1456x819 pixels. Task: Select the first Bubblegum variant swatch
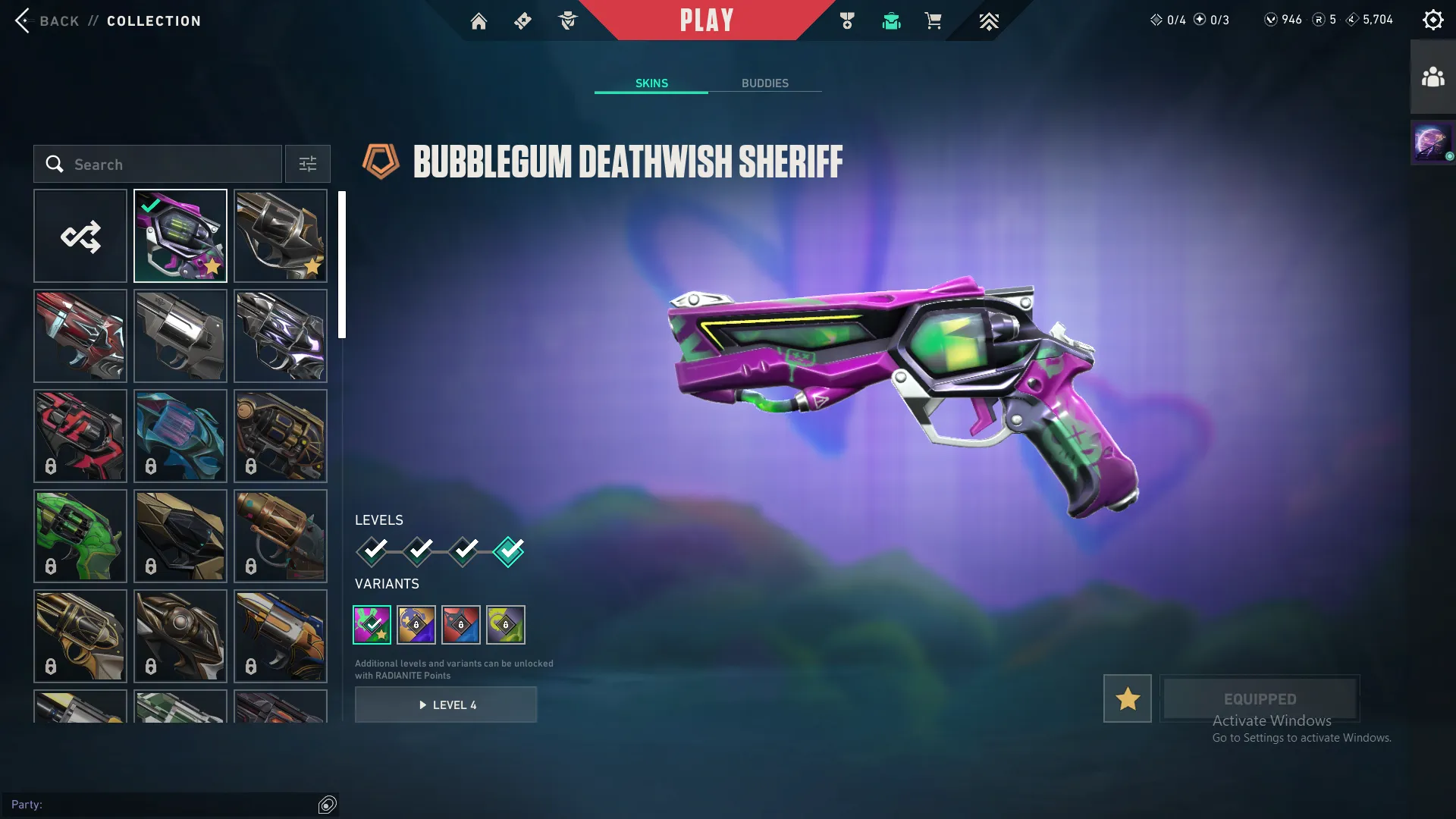click(372, 624)
